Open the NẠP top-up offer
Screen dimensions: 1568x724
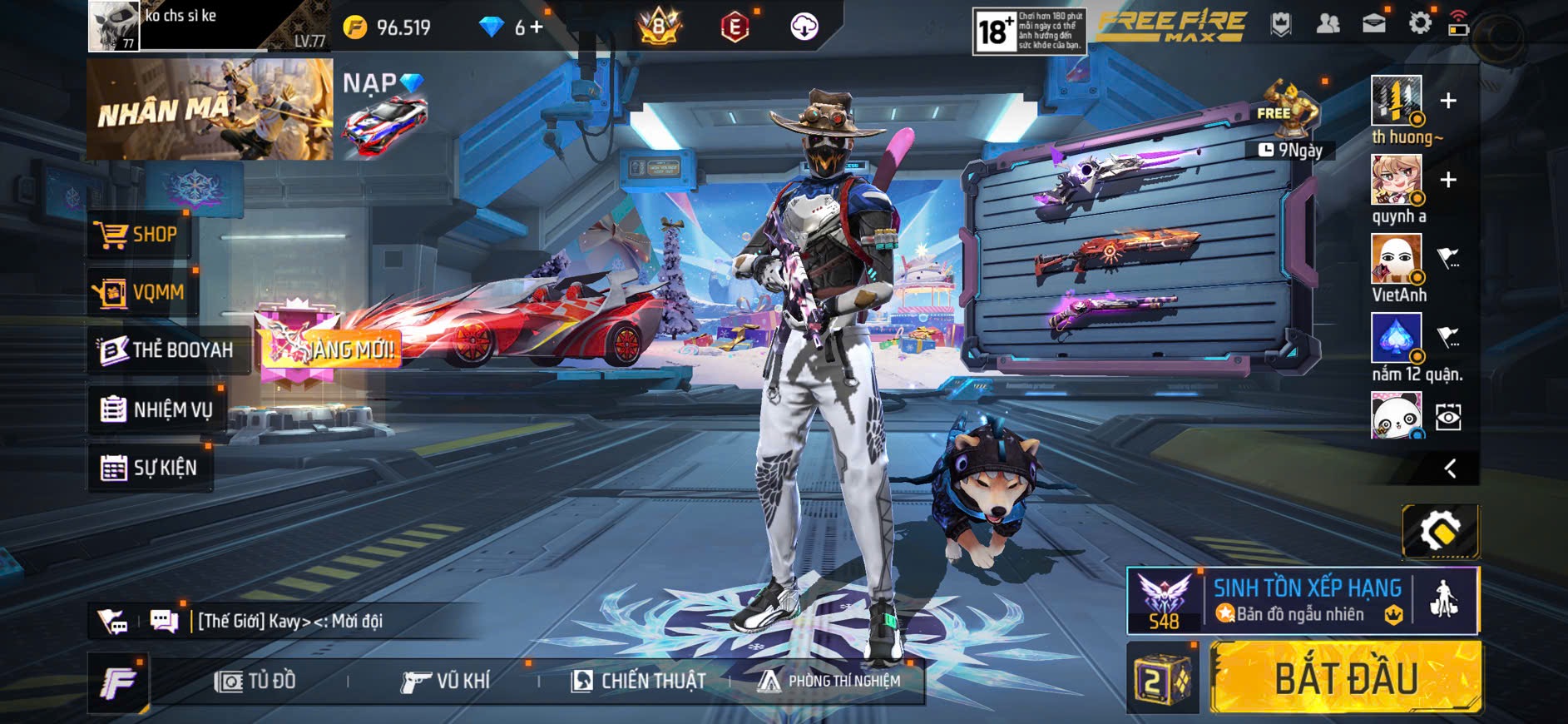click(x=383, y=112)
